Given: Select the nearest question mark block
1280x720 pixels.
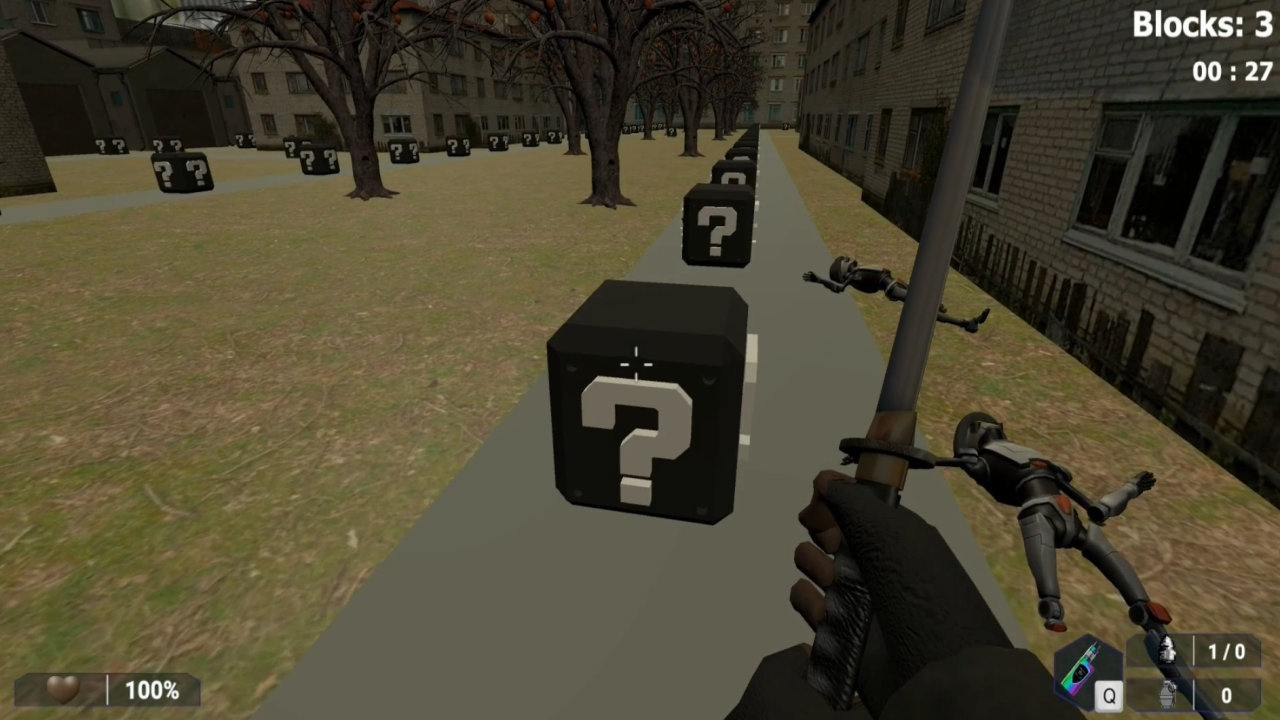Looking at the screenshot, I should [640, 420].
